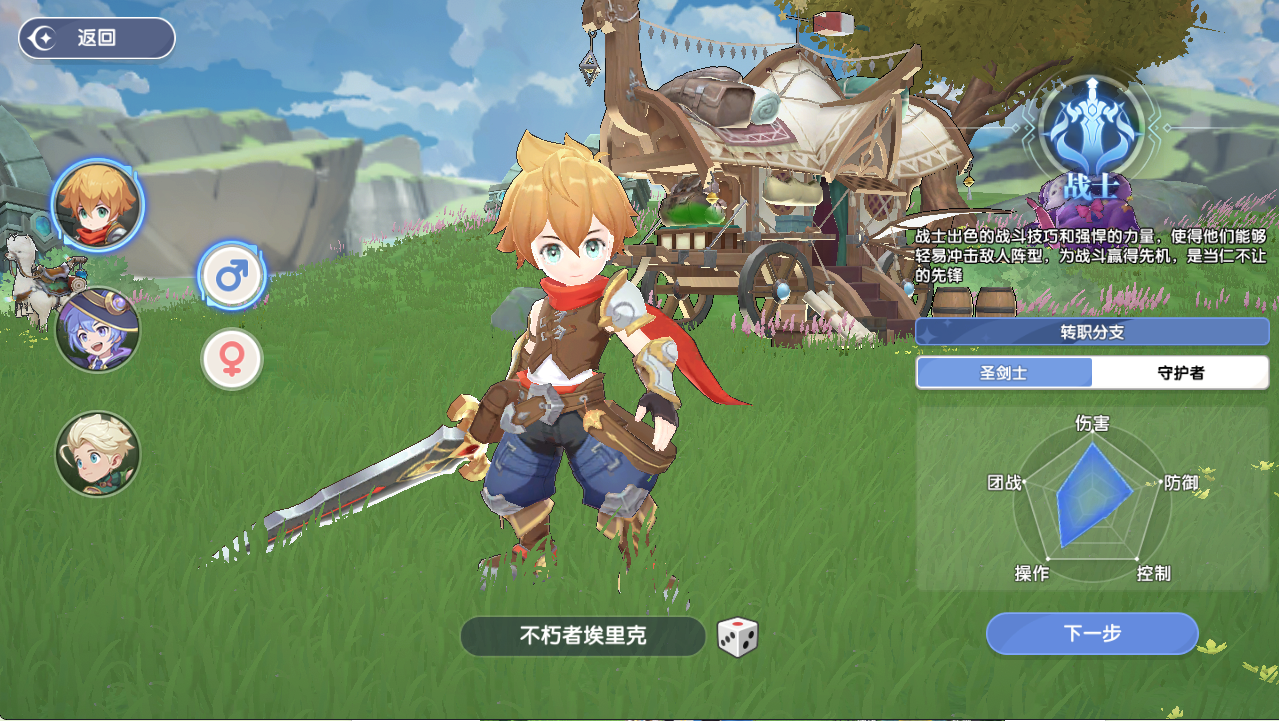
Task: Select the 圣剑士 branch tab
Action: (1004, 373)
